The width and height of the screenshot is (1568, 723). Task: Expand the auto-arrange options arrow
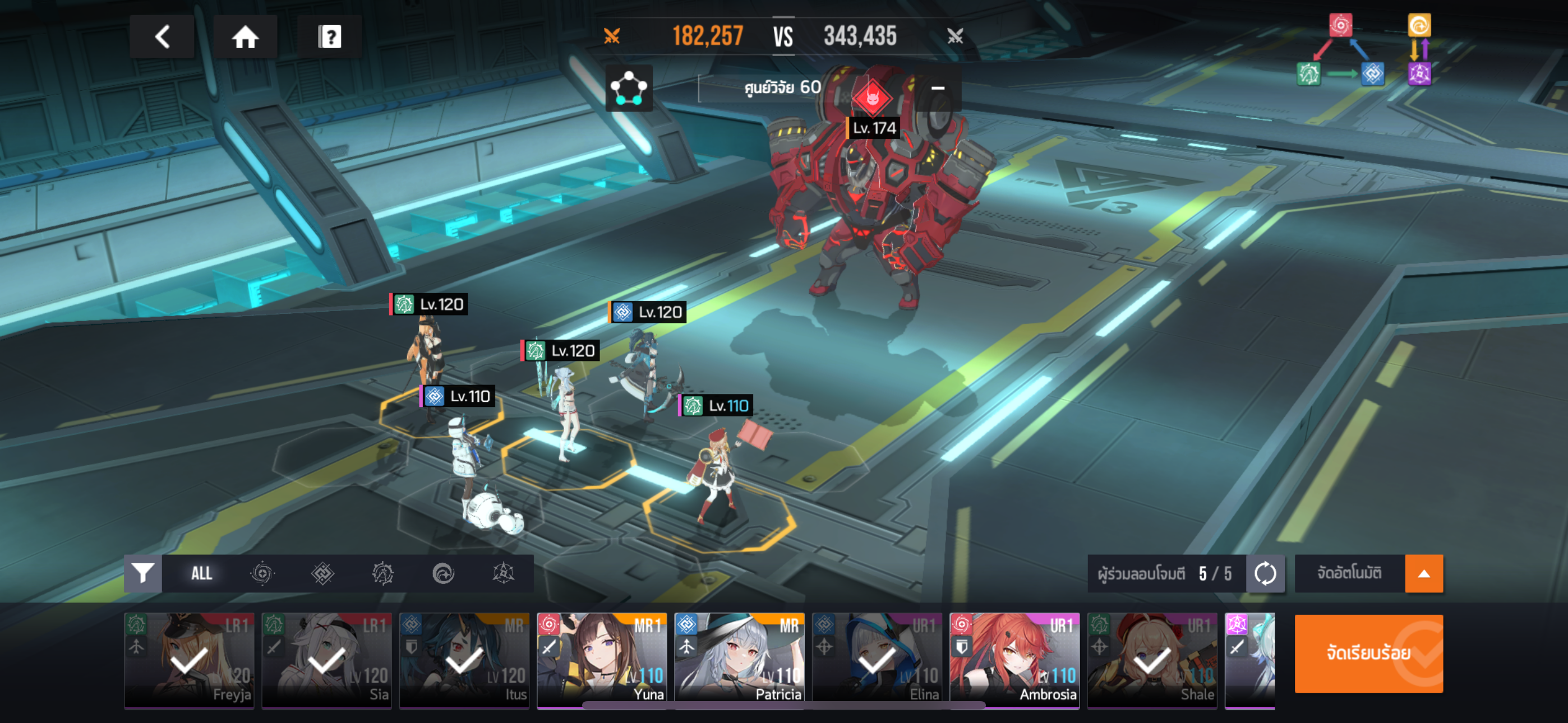[1423, 573]
